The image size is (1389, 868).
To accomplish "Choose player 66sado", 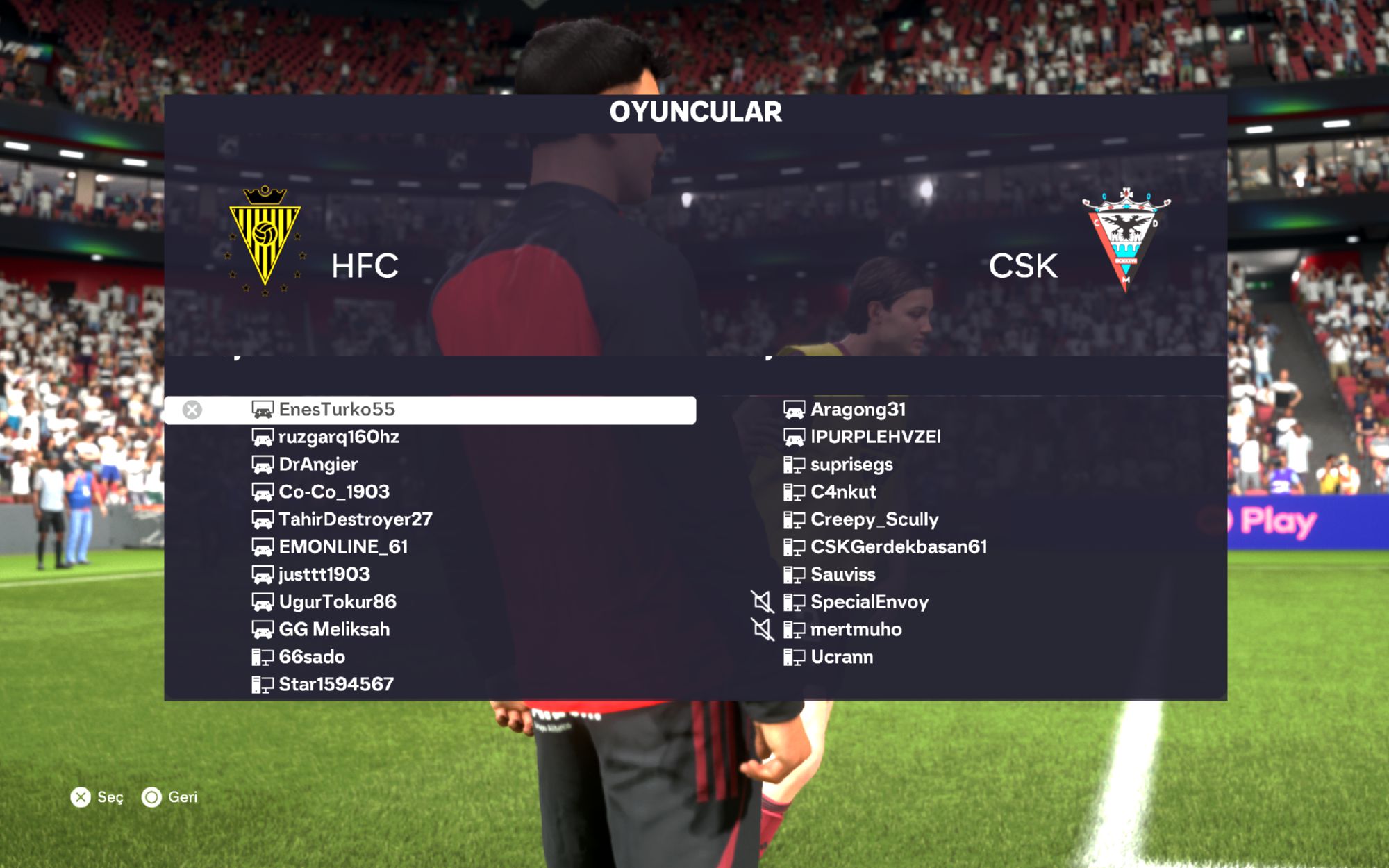I will pos(312,657).
